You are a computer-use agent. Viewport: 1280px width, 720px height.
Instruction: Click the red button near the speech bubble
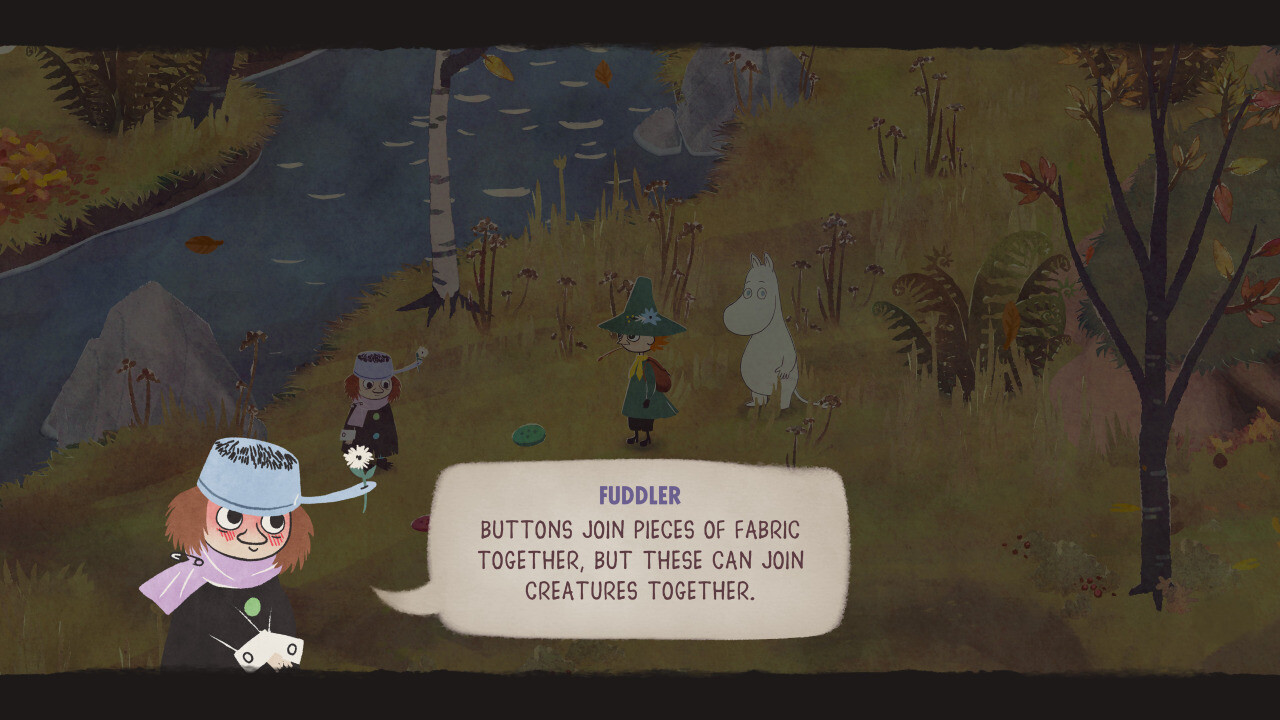421,523
